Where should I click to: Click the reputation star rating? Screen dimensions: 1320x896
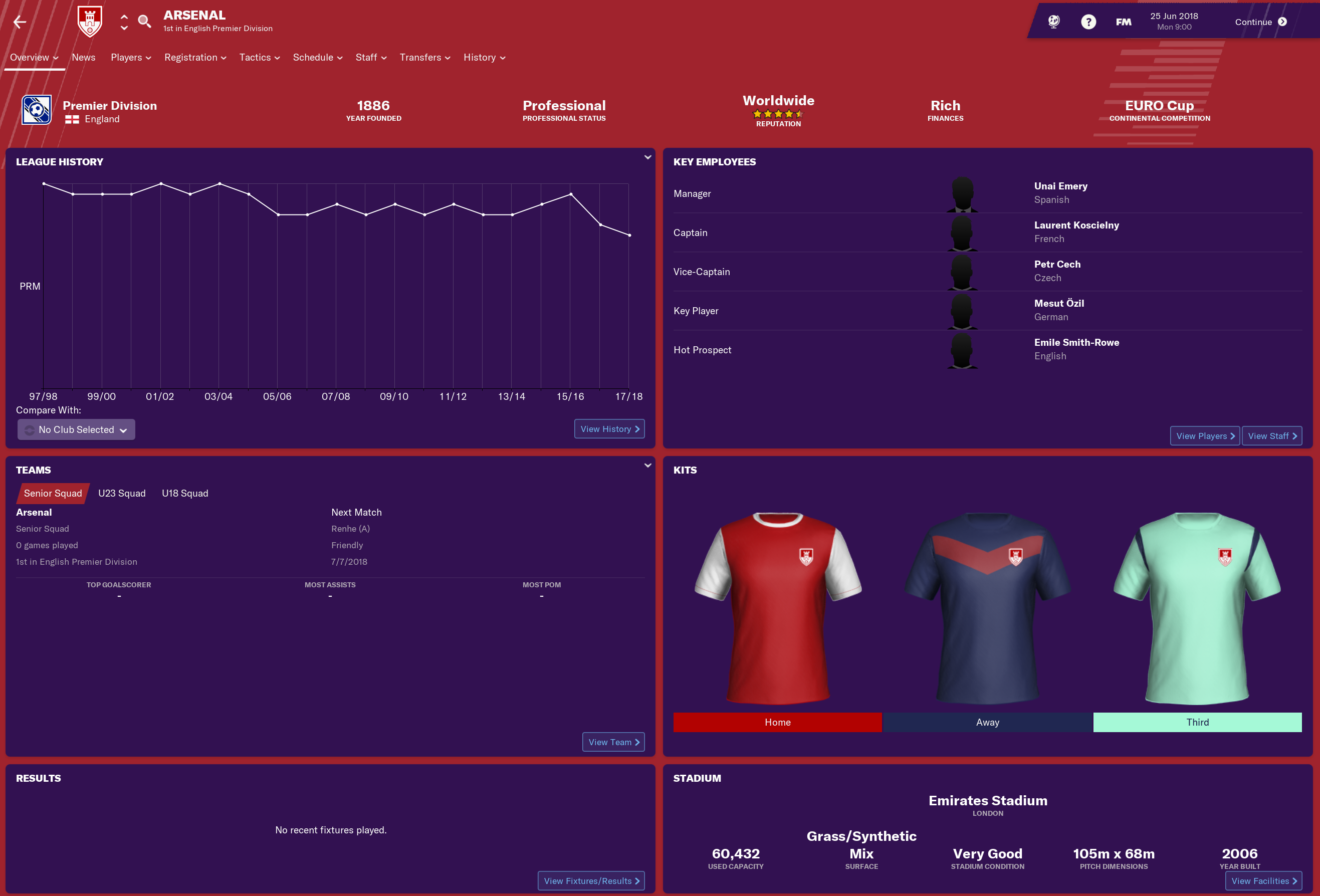778,114
